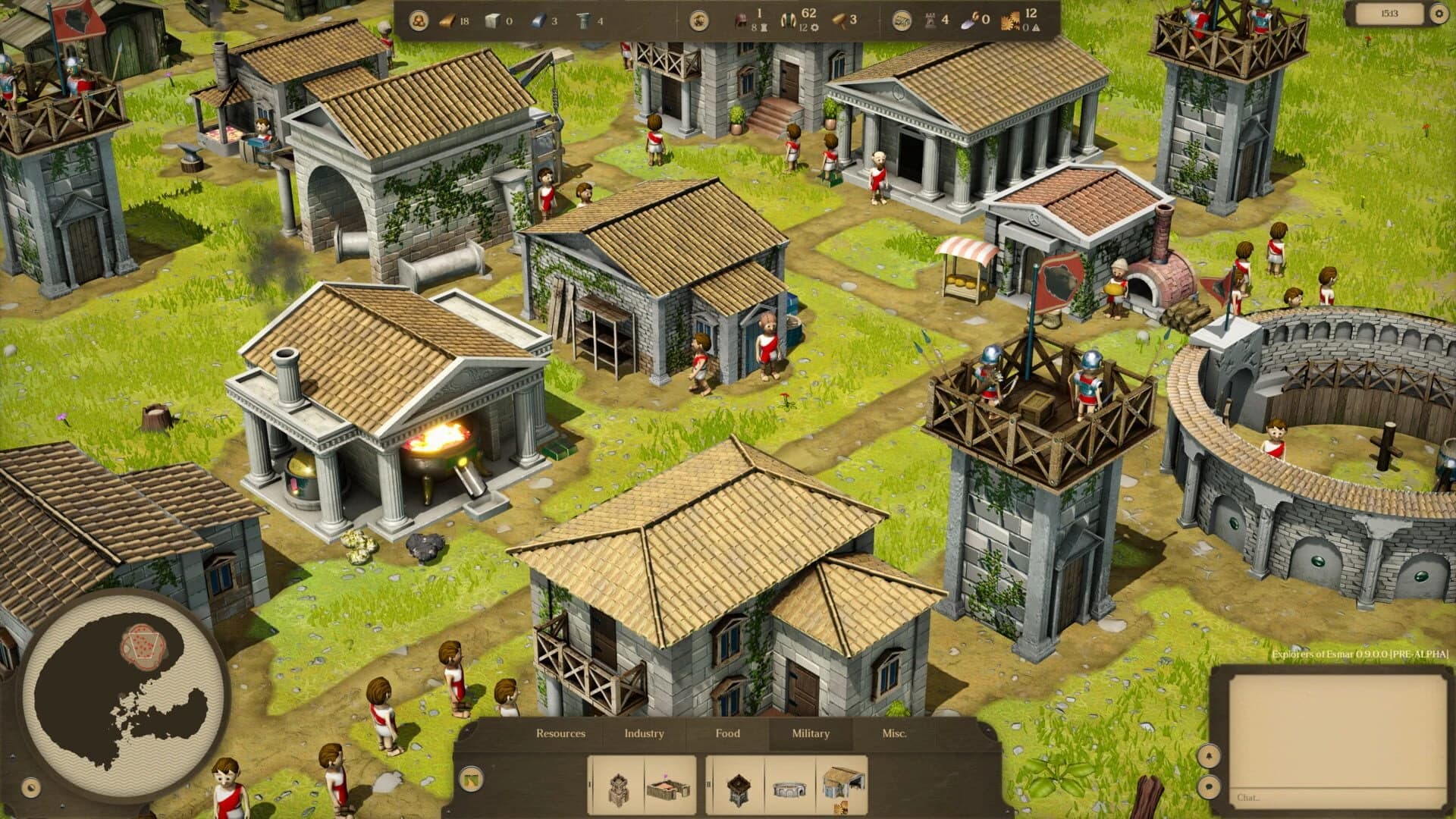This screenshot has width=1456, height=819.
Task: Choose the Military building tab
Action: 810,733
